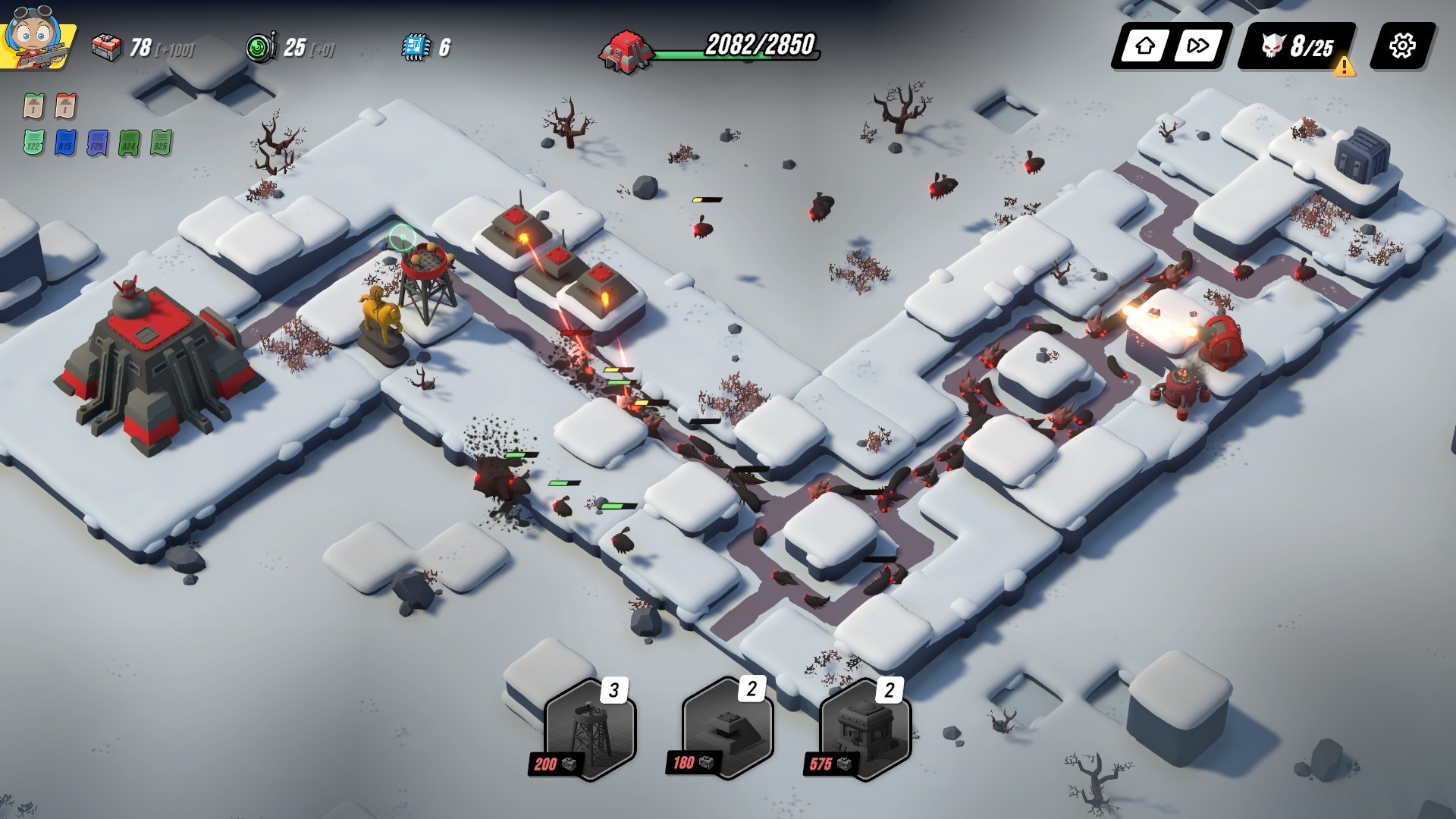This screenshot has width=1456, height=819.
Task: Click the yellow wave warning triangle
Action: (1345, 67)
